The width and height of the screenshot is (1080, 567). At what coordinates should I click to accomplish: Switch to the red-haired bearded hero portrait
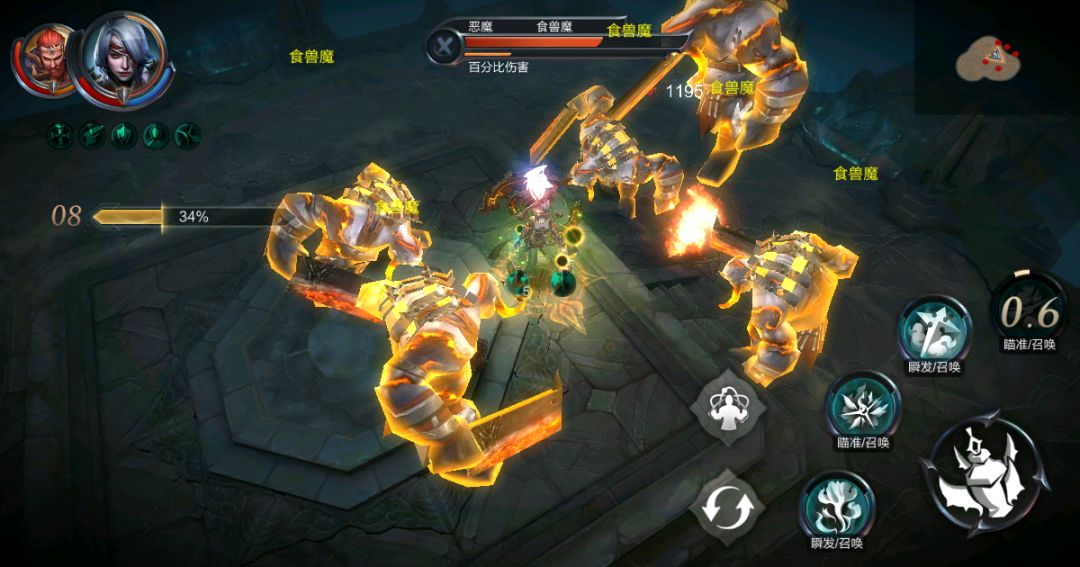[x=44, y=58]
